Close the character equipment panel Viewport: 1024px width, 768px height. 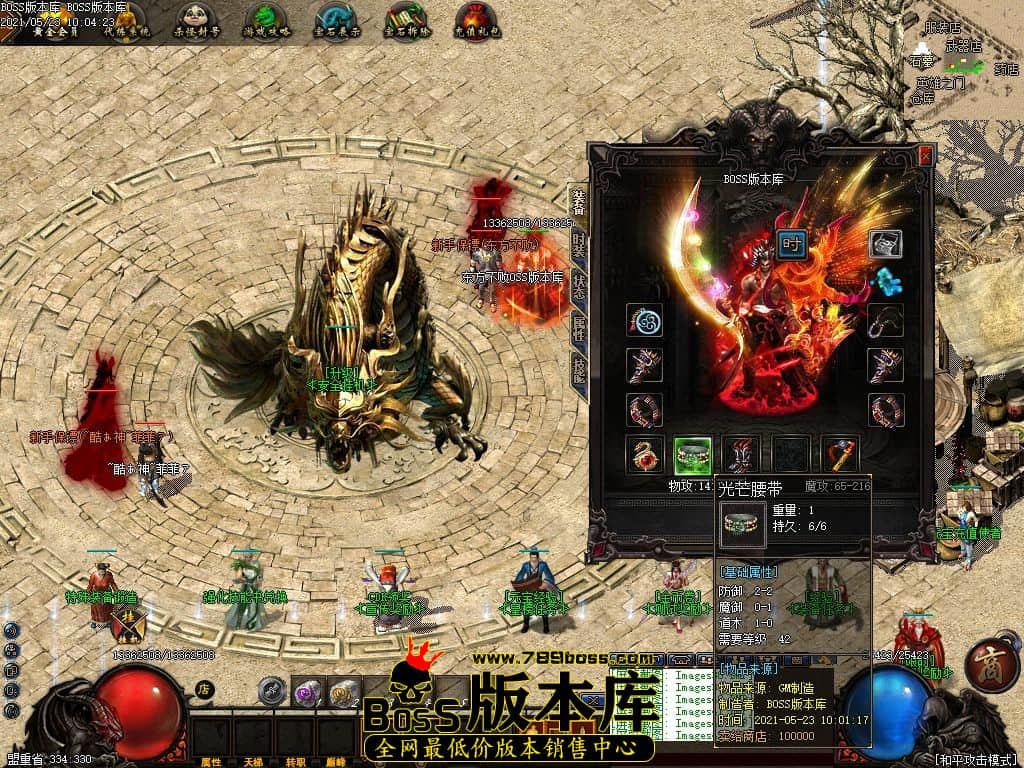(925, 156)
